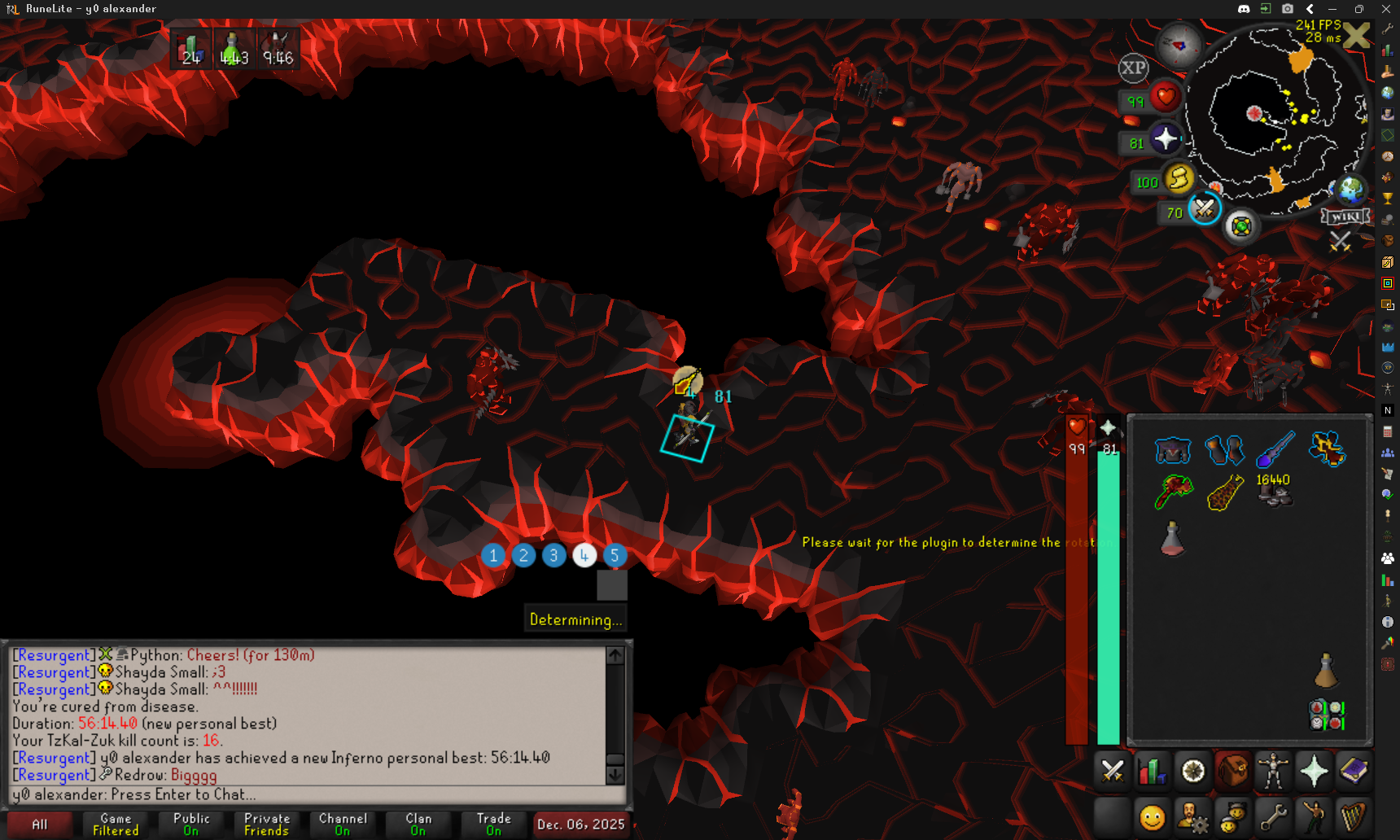Activate quick prayers via the prayer orb

(x=1165, y=139)
